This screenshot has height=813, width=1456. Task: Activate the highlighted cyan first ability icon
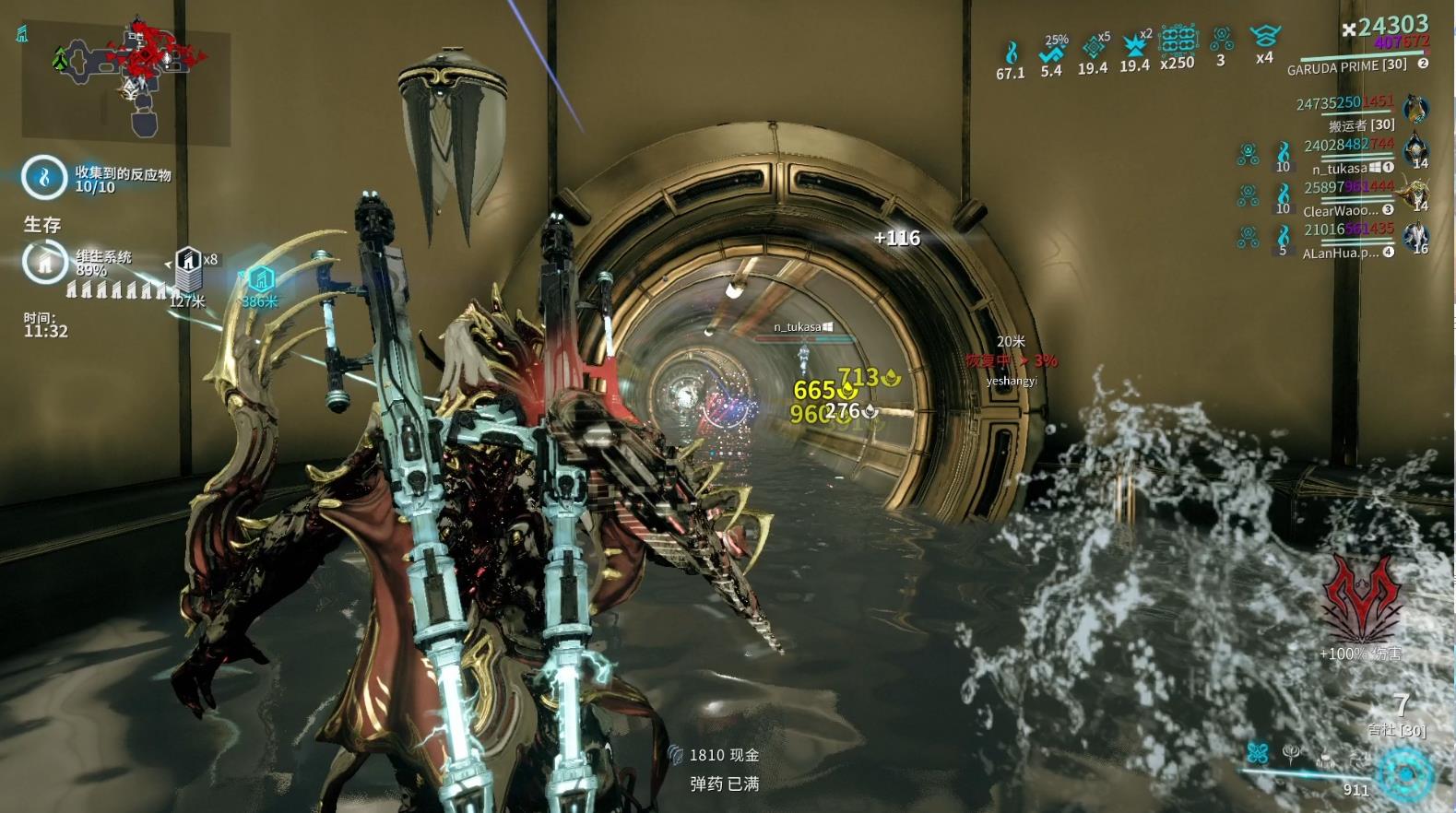point(1258,753)
